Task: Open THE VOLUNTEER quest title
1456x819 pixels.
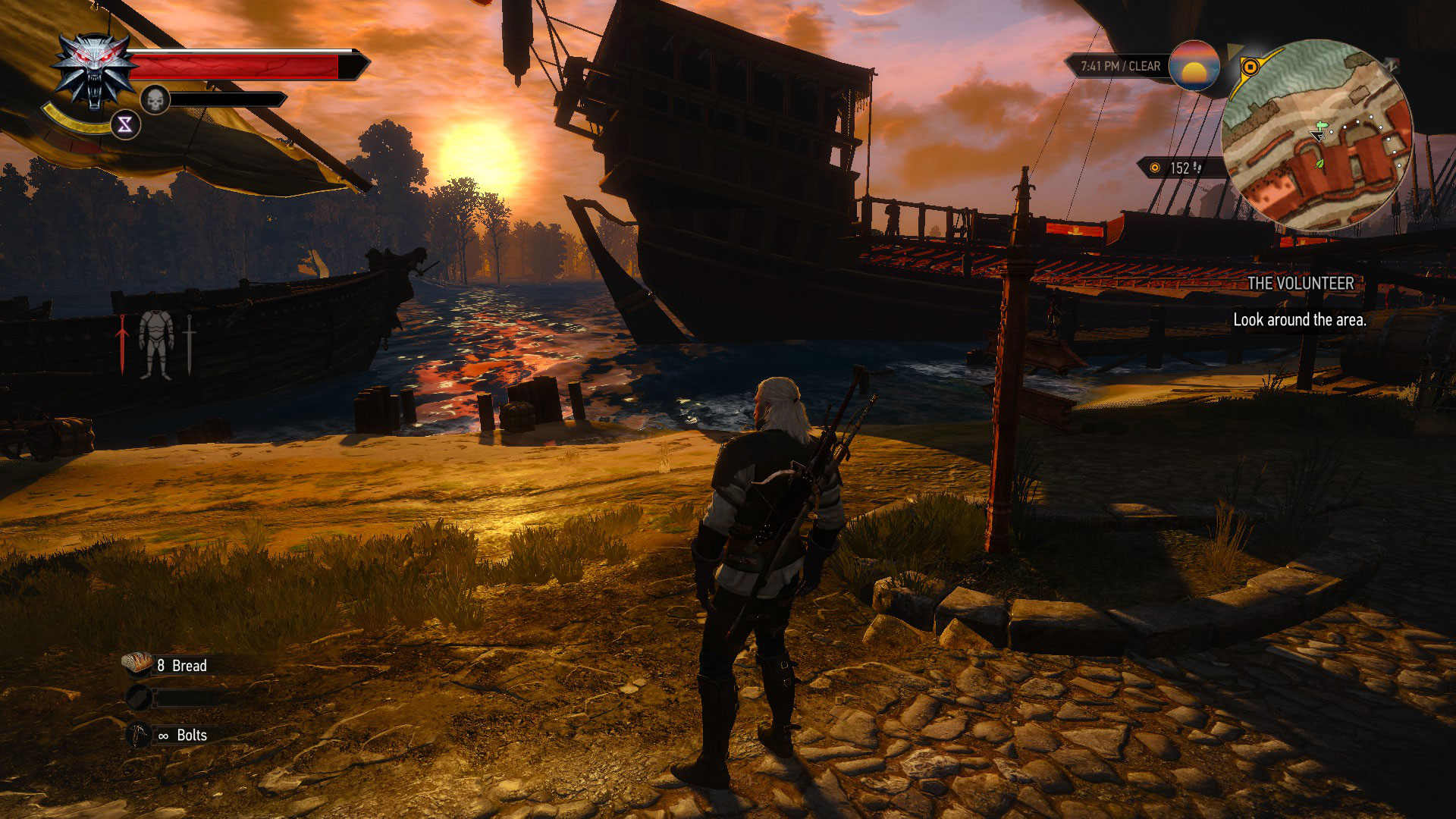Action: click(x=1301, y=286)
